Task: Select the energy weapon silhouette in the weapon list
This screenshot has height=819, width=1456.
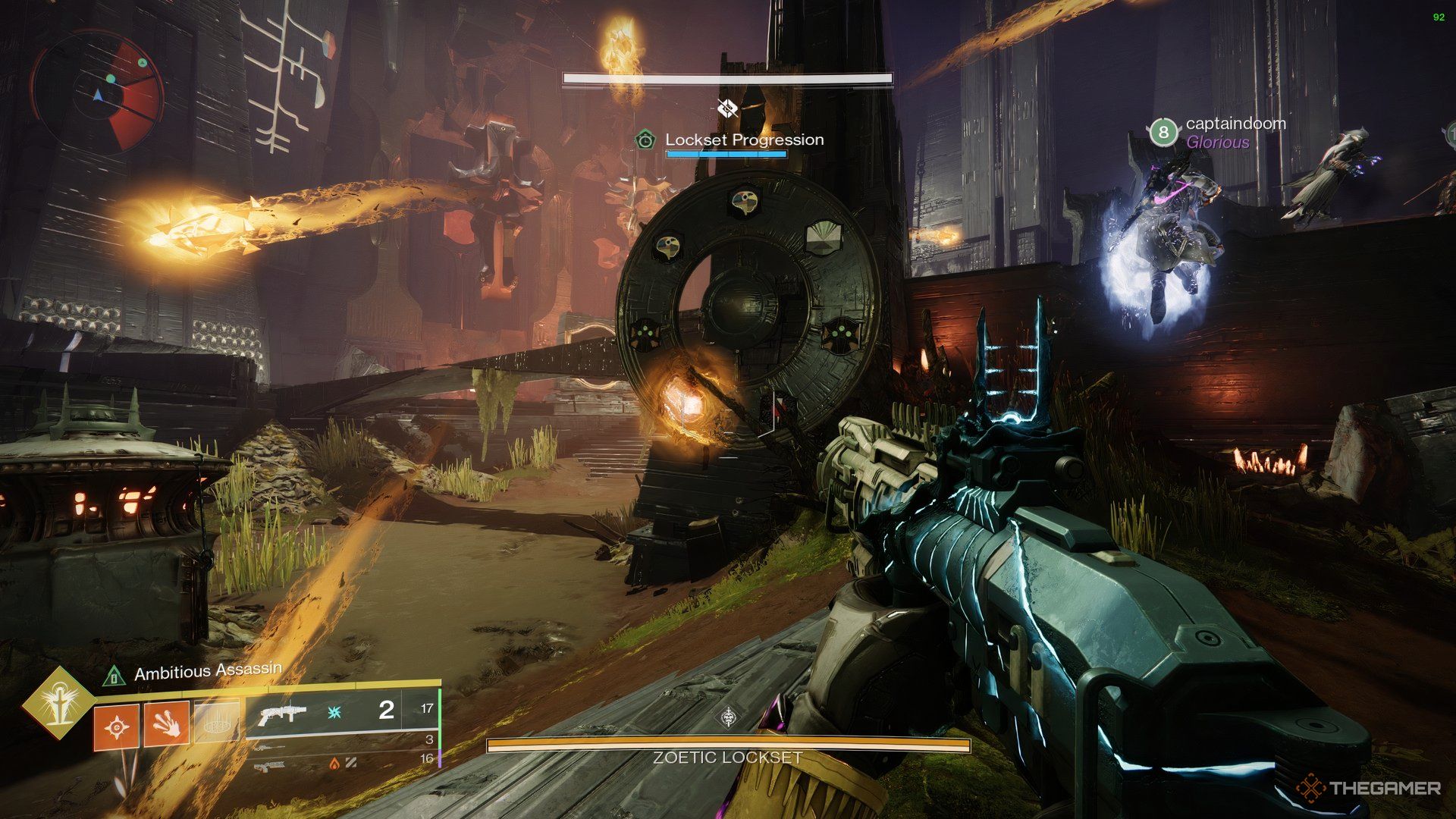Action: tap(269, 747)
